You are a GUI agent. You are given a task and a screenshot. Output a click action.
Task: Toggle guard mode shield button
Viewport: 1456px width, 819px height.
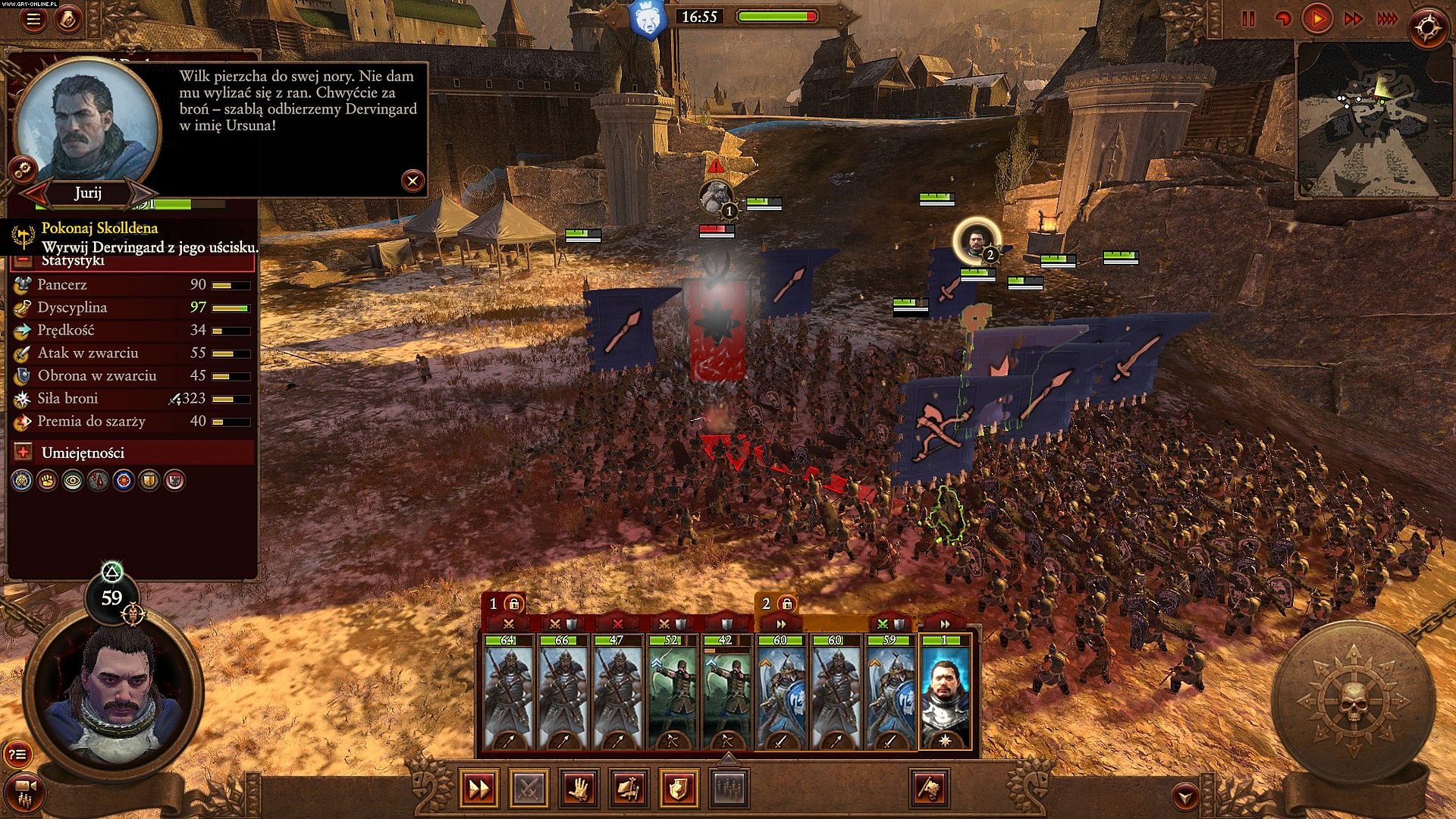coord(679,789)
